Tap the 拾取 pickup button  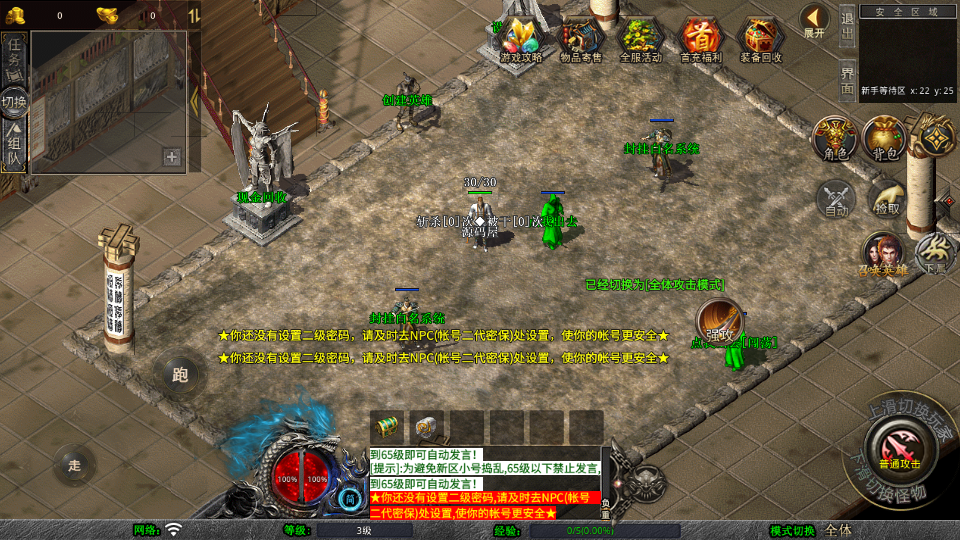(886, 199)
